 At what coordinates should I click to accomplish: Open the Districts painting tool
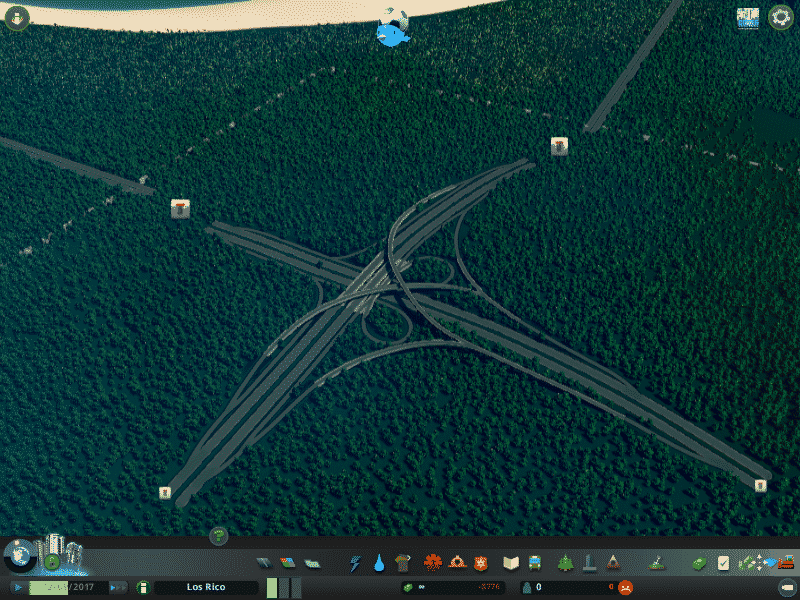tap(312, 563)
